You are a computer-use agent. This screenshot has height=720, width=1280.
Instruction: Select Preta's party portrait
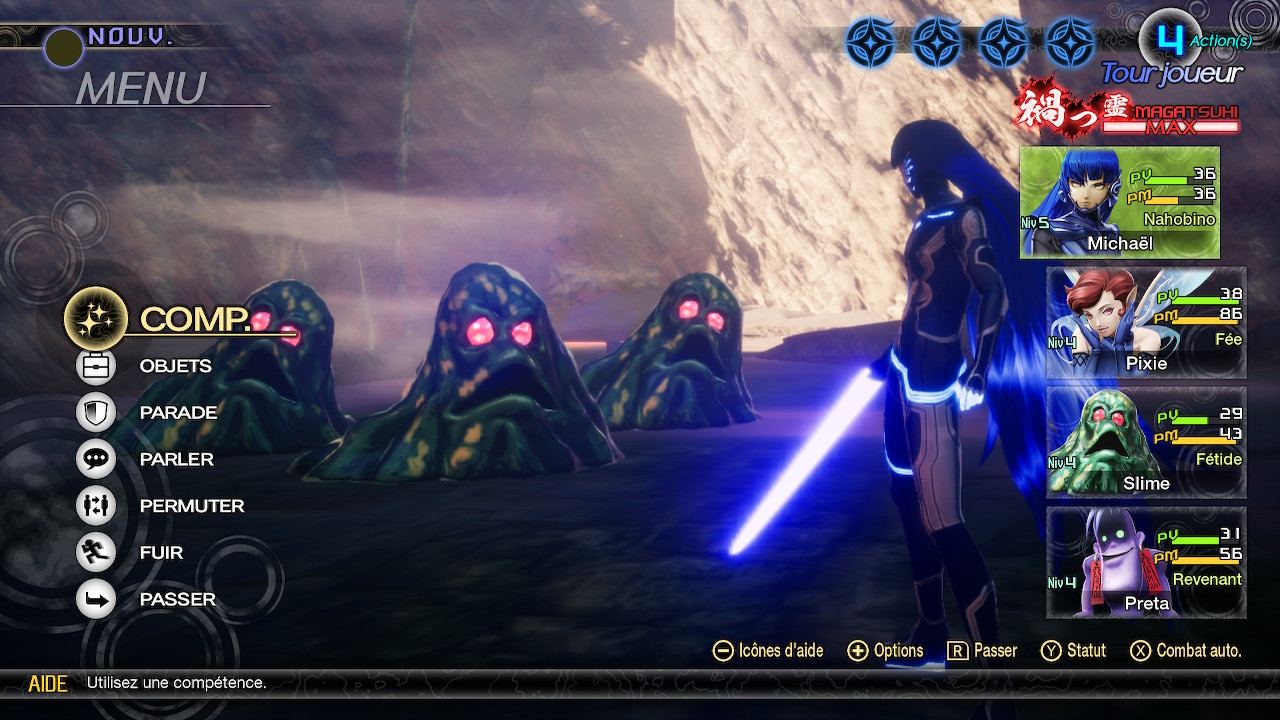[x=1146, y=562]
